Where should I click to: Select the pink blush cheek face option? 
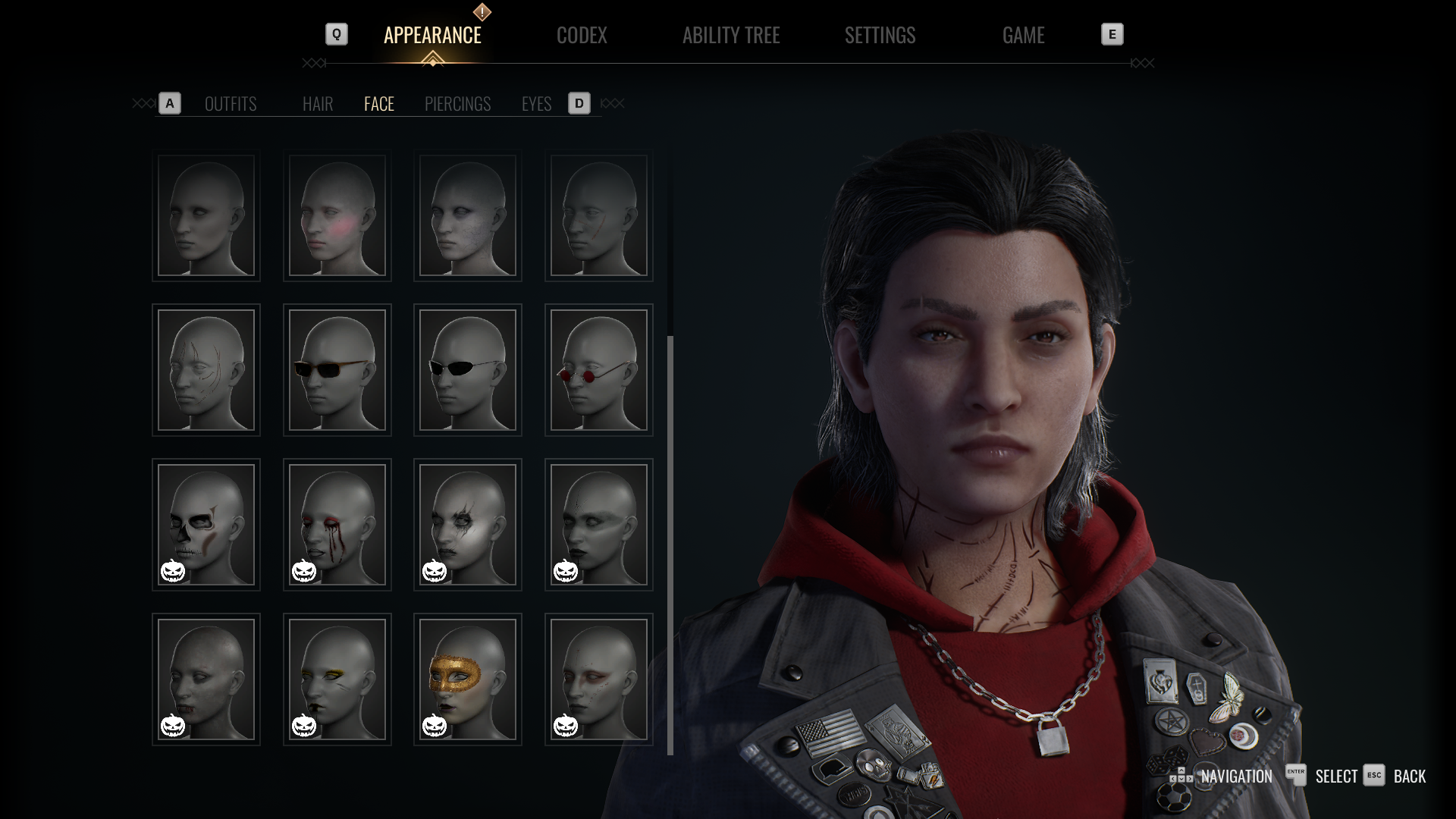(337, 216)
